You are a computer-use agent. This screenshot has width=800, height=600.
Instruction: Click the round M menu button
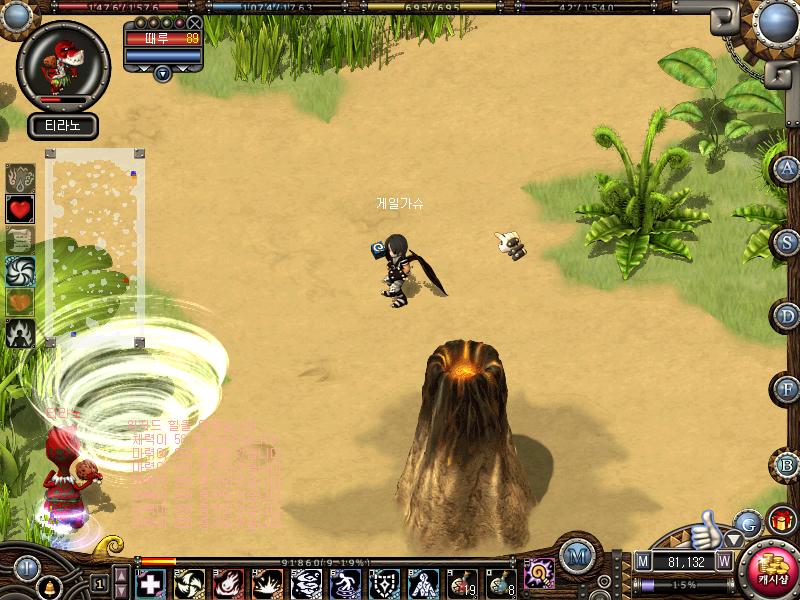coord(574,556)
